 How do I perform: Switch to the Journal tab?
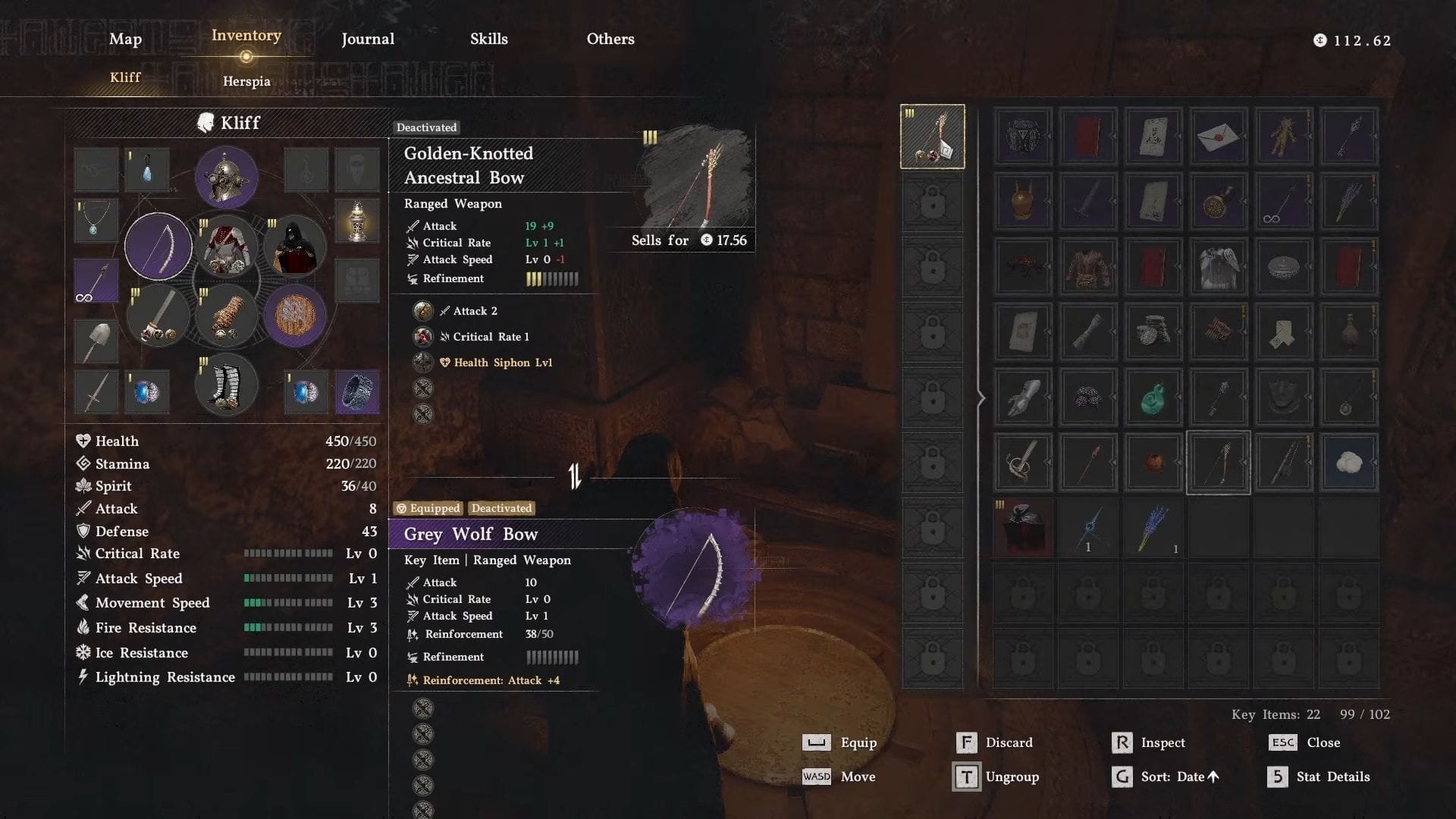pos(368,39)
